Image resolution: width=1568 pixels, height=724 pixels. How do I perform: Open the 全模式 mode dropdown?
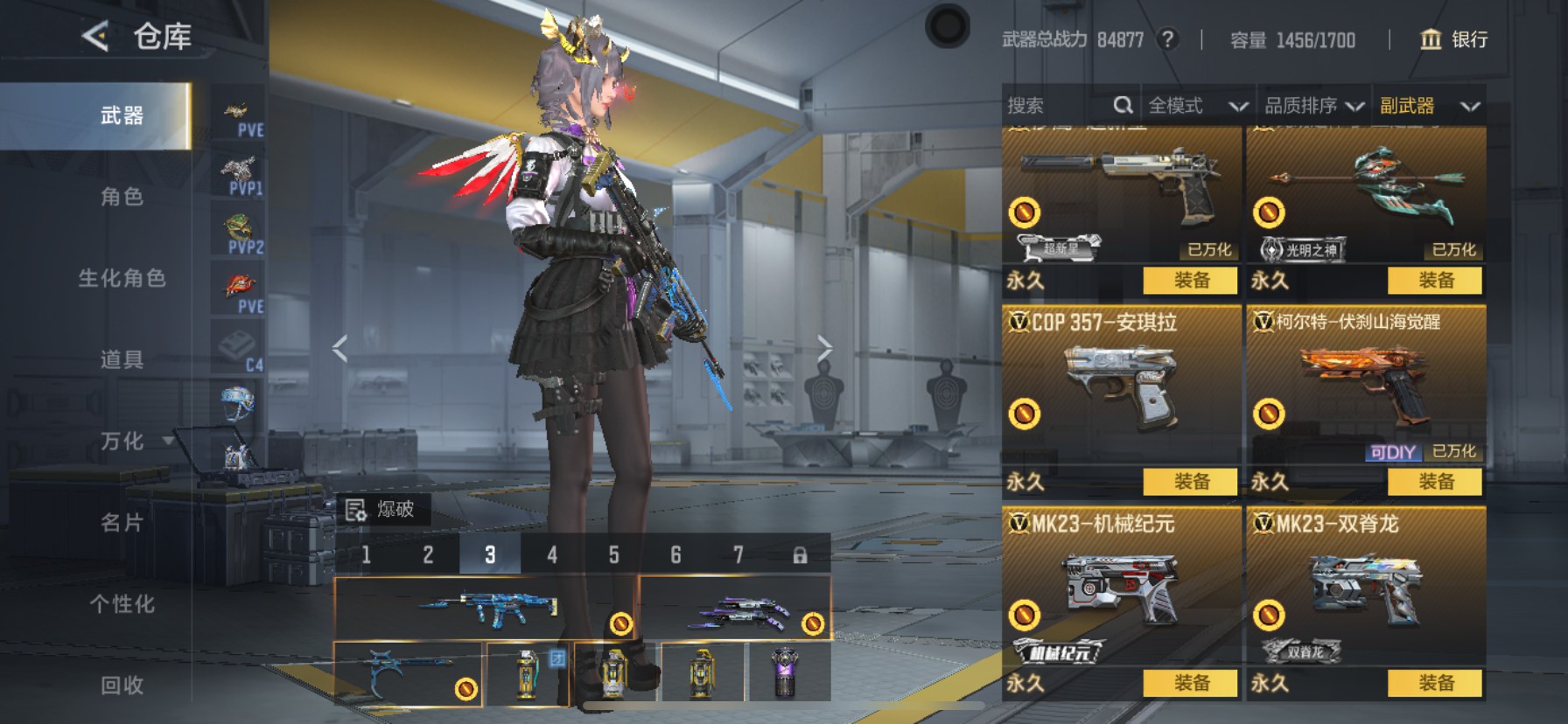click(1196, 106)
